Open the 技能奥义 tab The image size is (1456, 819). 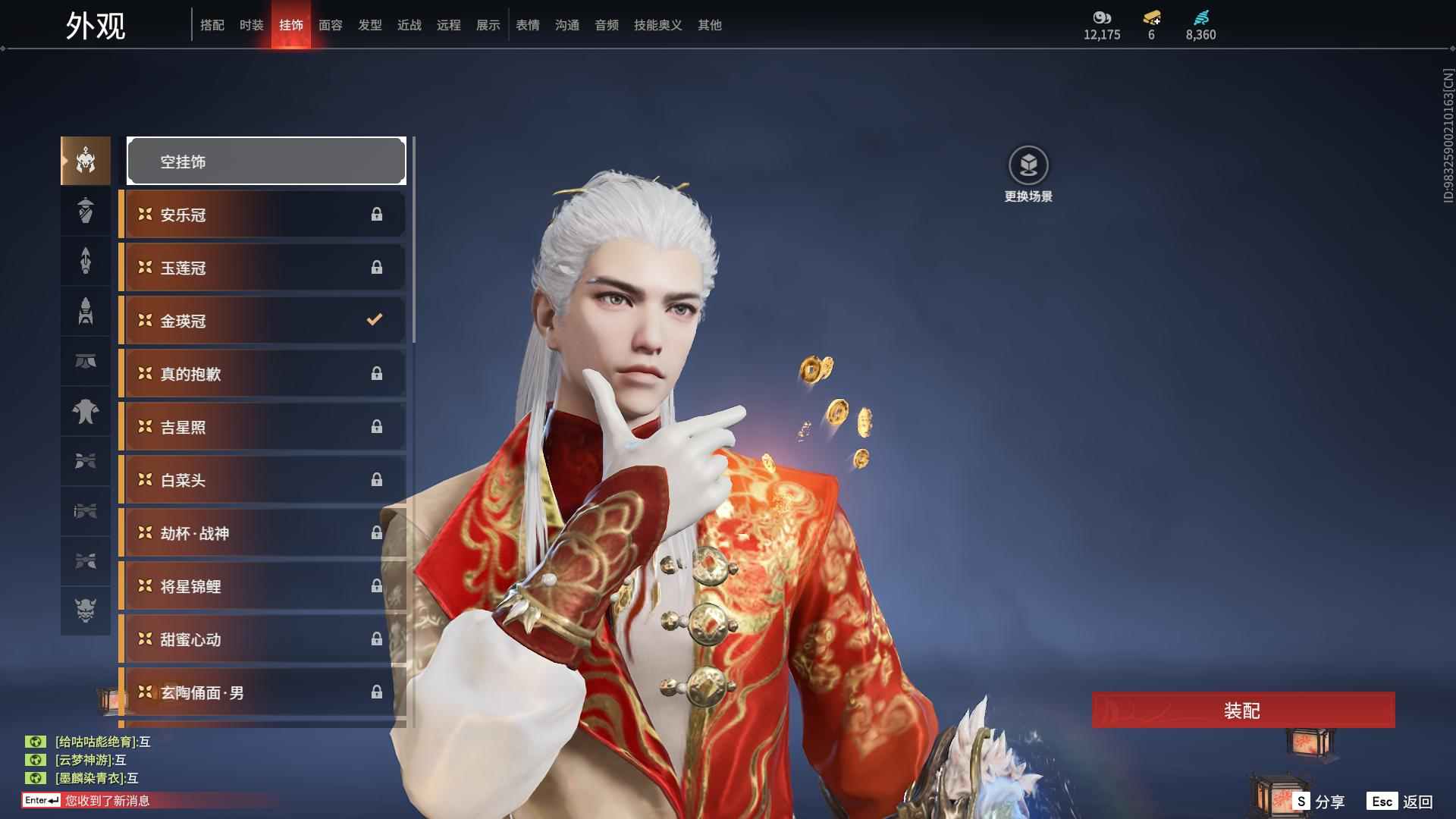coord(657,25)
